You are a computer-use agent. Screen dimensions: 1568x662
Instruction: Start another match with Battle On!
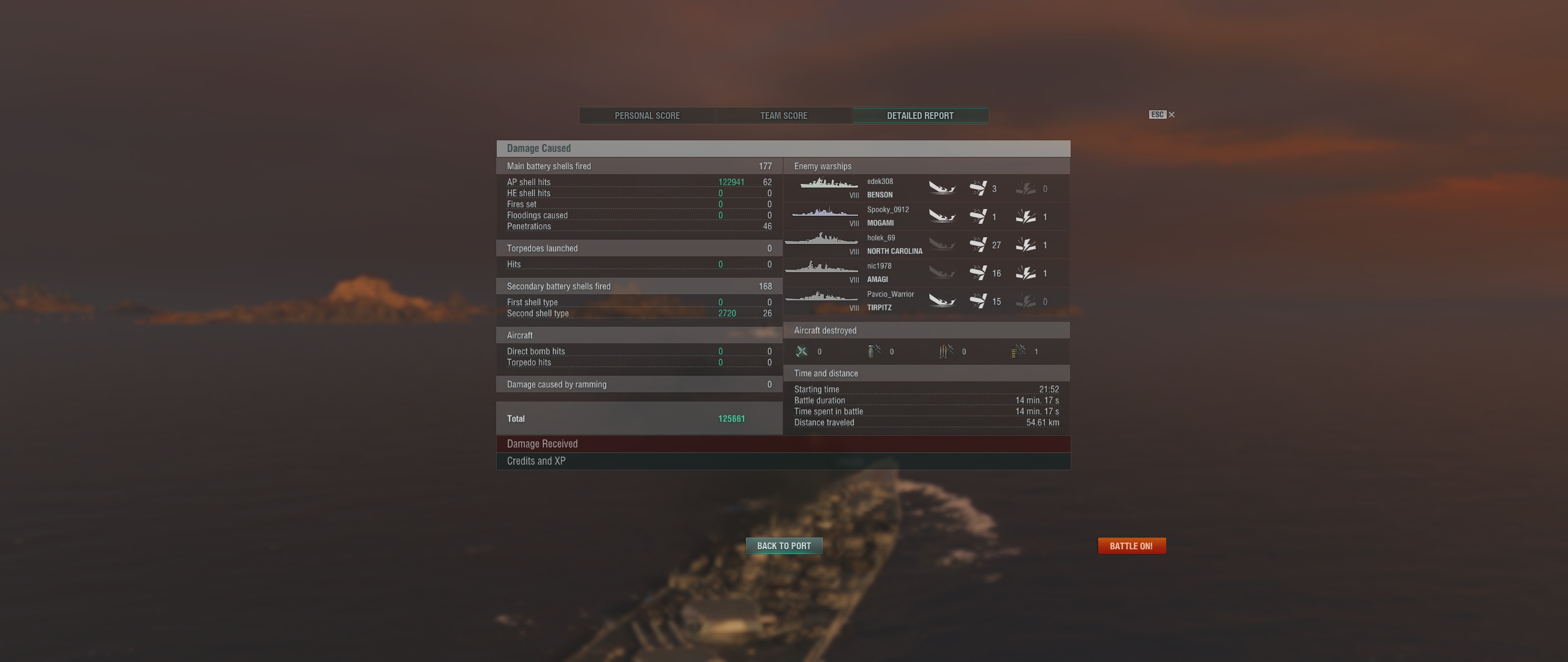point(1131,546)
